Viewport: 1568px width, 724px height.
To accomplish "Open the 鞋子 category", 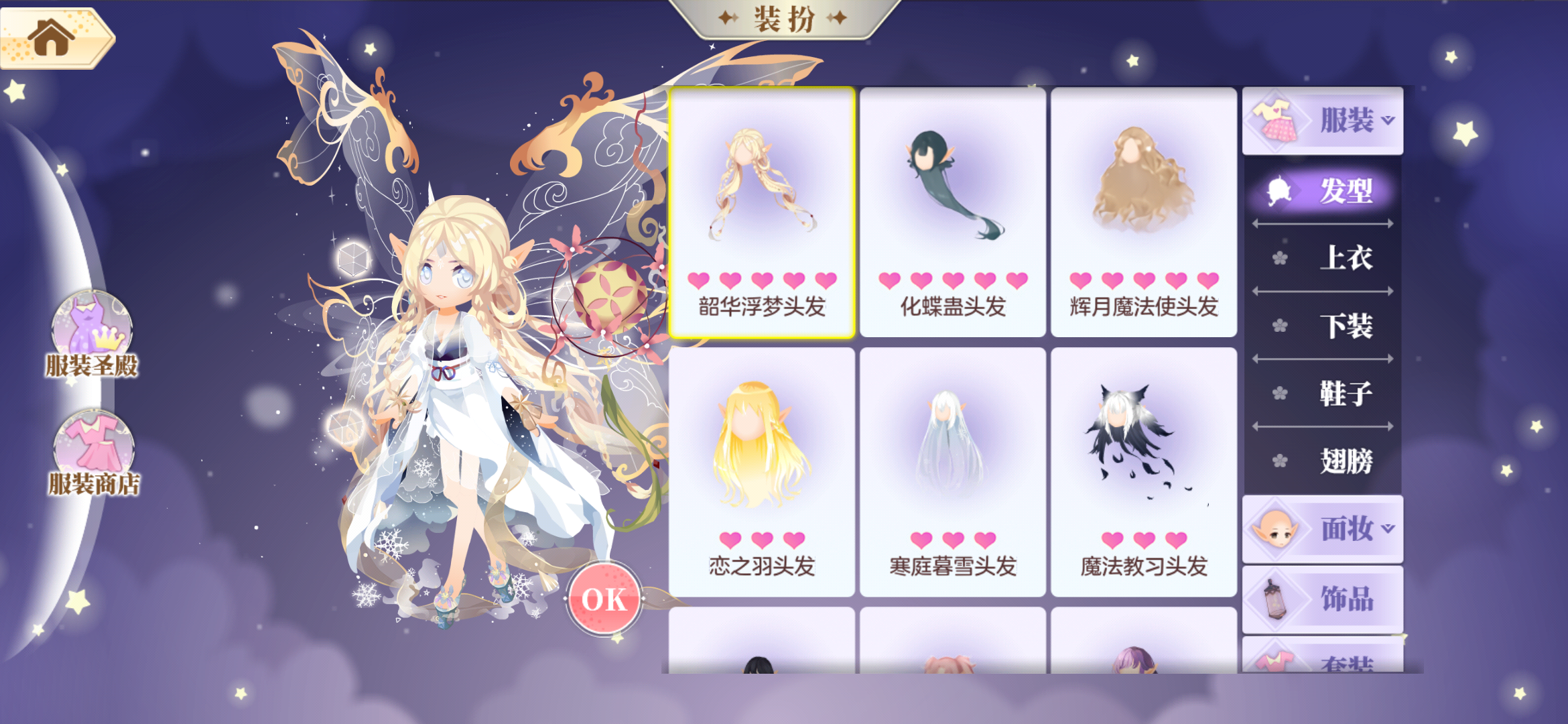I will point(1347,394).
